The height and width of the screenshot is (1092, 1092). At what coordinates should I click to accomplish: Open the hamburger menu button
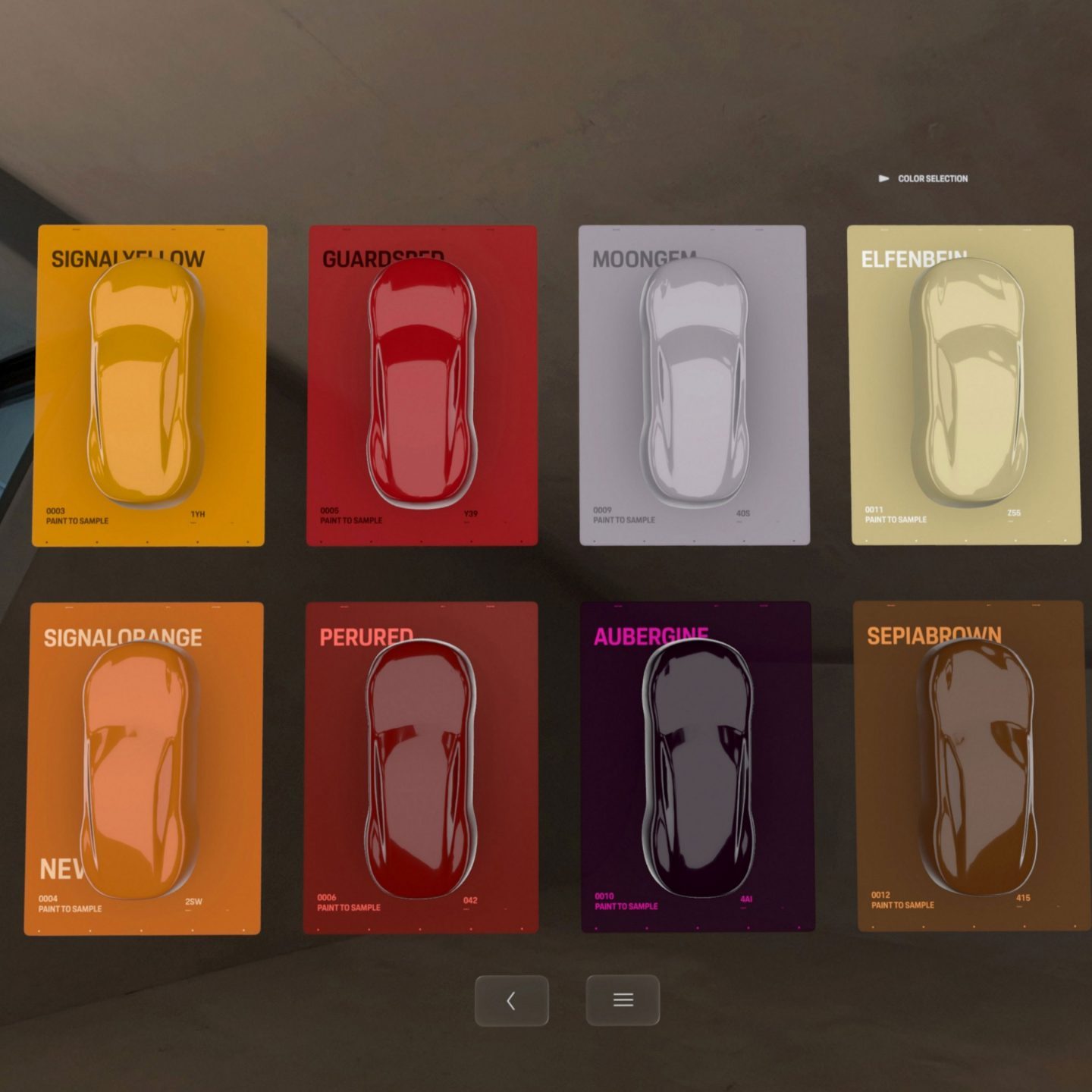point(623,1000)
